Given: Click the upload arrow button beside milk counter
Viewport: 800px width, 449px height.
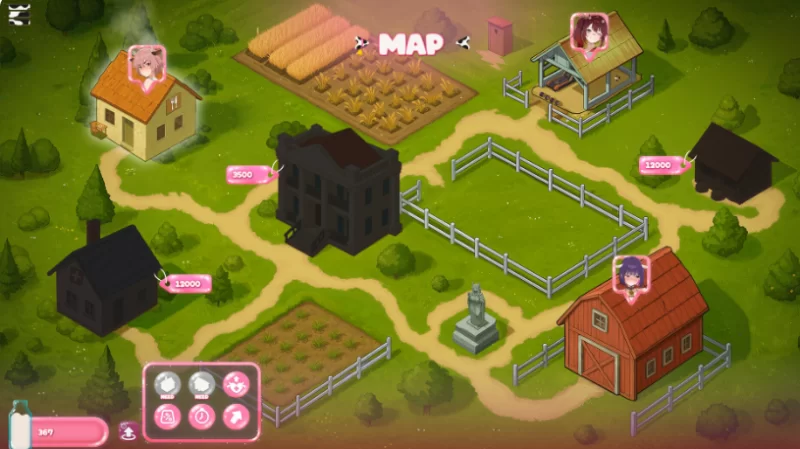Looking at the screenshot, I should tap(129, 432).
